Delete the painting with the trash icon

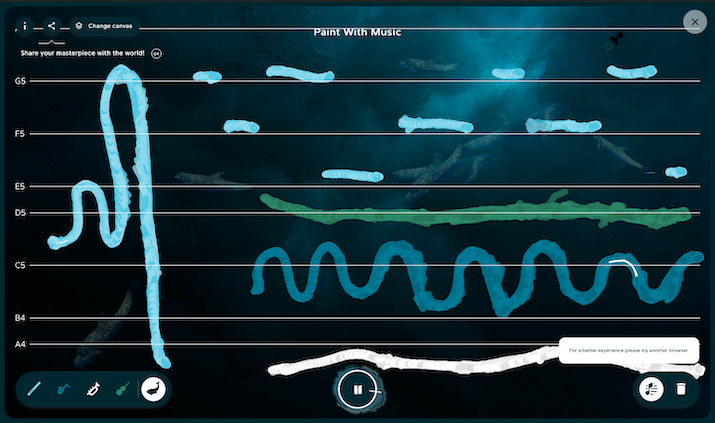coord(681,388)
